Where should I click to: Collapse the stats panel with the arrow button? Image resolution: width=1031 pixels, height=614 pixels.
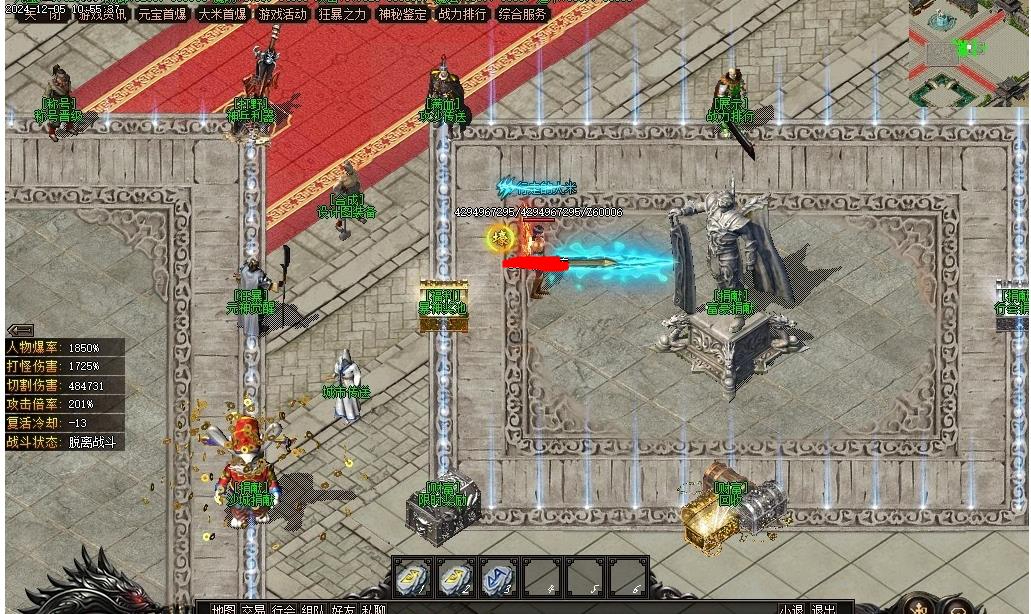coord(20,330)
